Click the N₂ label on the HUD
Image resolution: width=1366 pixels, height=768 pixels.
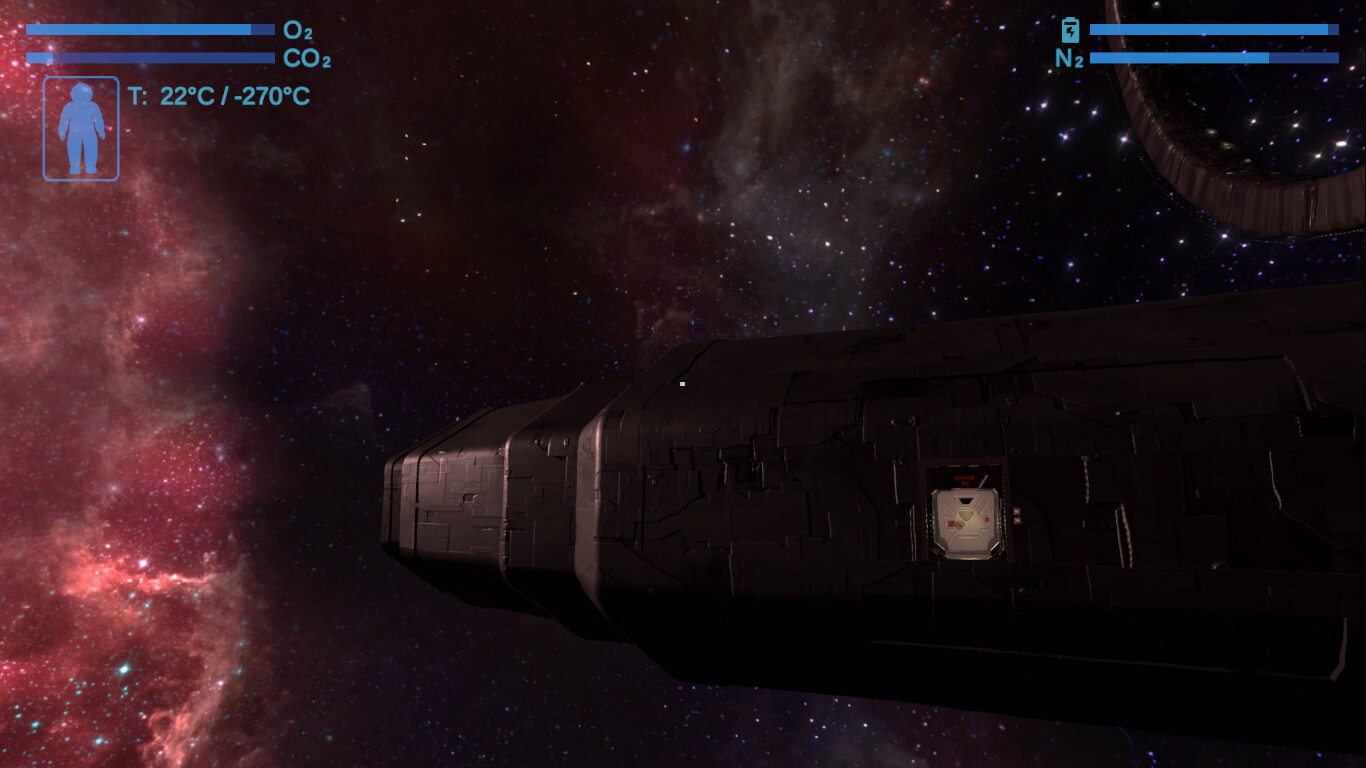pyautogui.click(x=1070, y=58)
